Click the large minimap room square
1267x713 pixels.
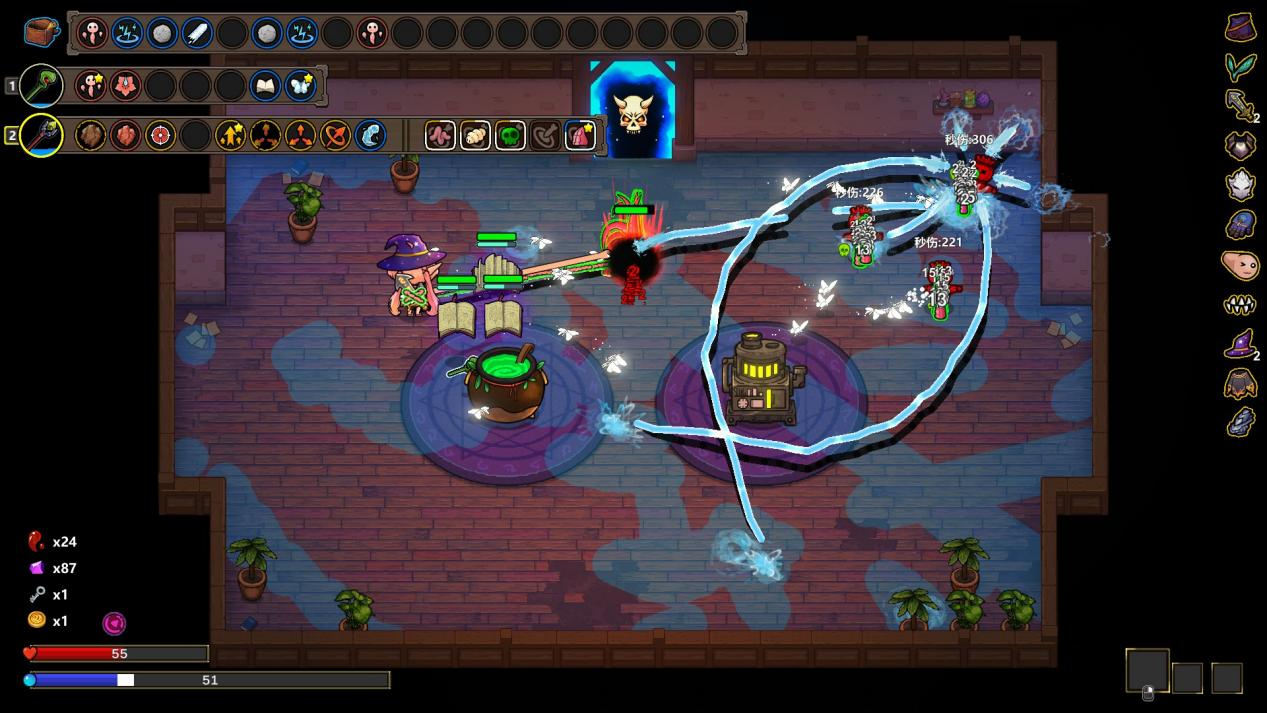click(x=1147, y=671)
